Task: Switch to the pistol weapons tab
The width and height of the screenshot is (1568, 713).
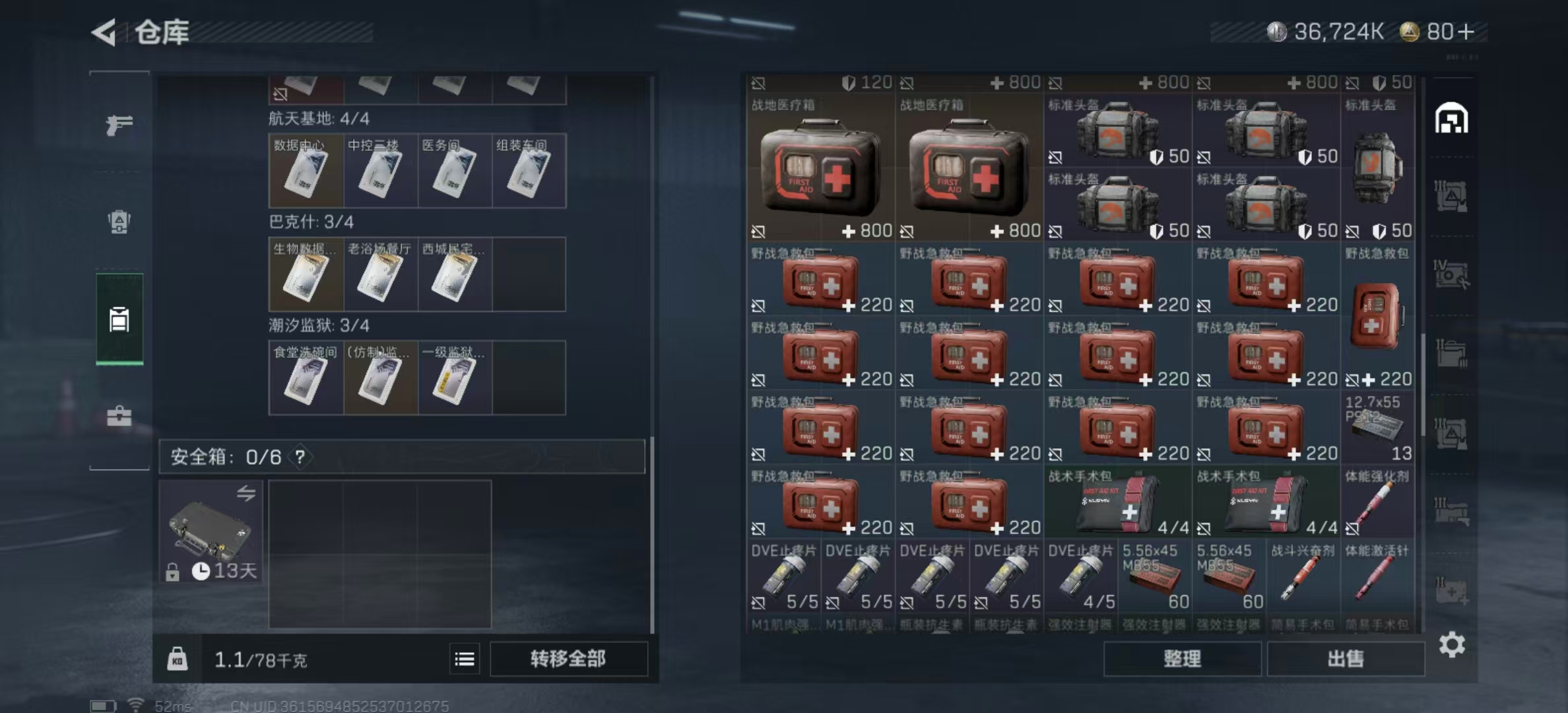Action: coord(119,124)
